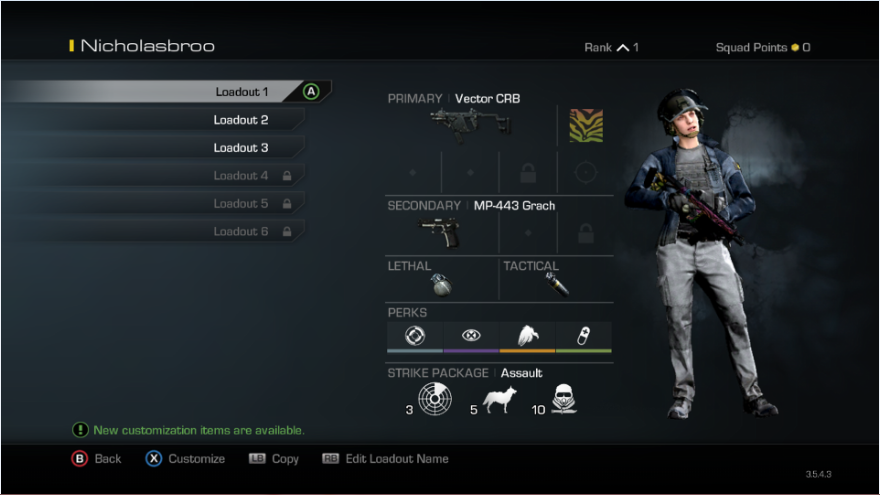Choose the guard dog 5-kill streak
Viewport: 880px width, 495px height.
[500, 401]
